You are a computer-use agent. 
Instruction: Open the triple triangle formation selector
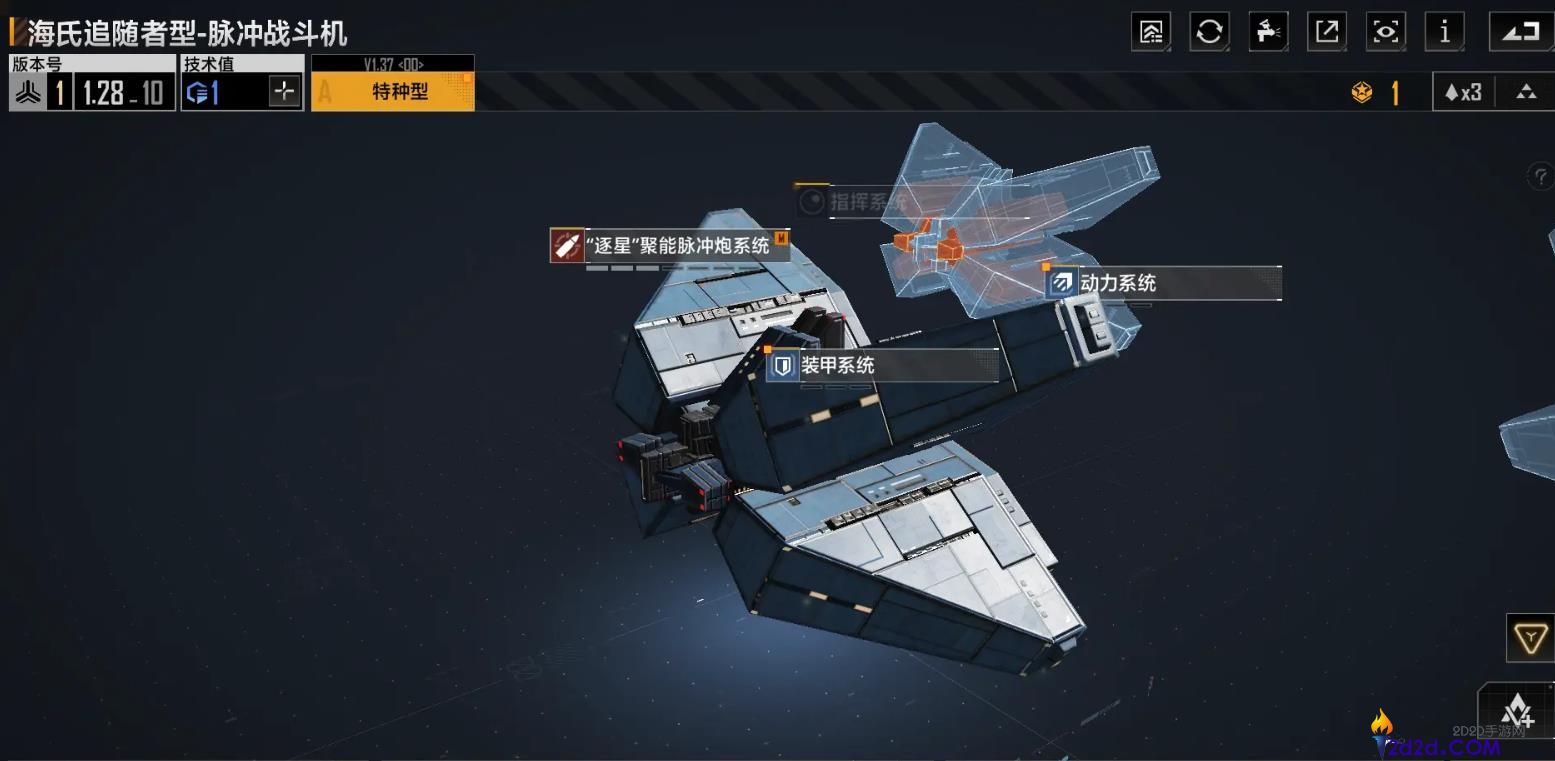pos(1523,91)
